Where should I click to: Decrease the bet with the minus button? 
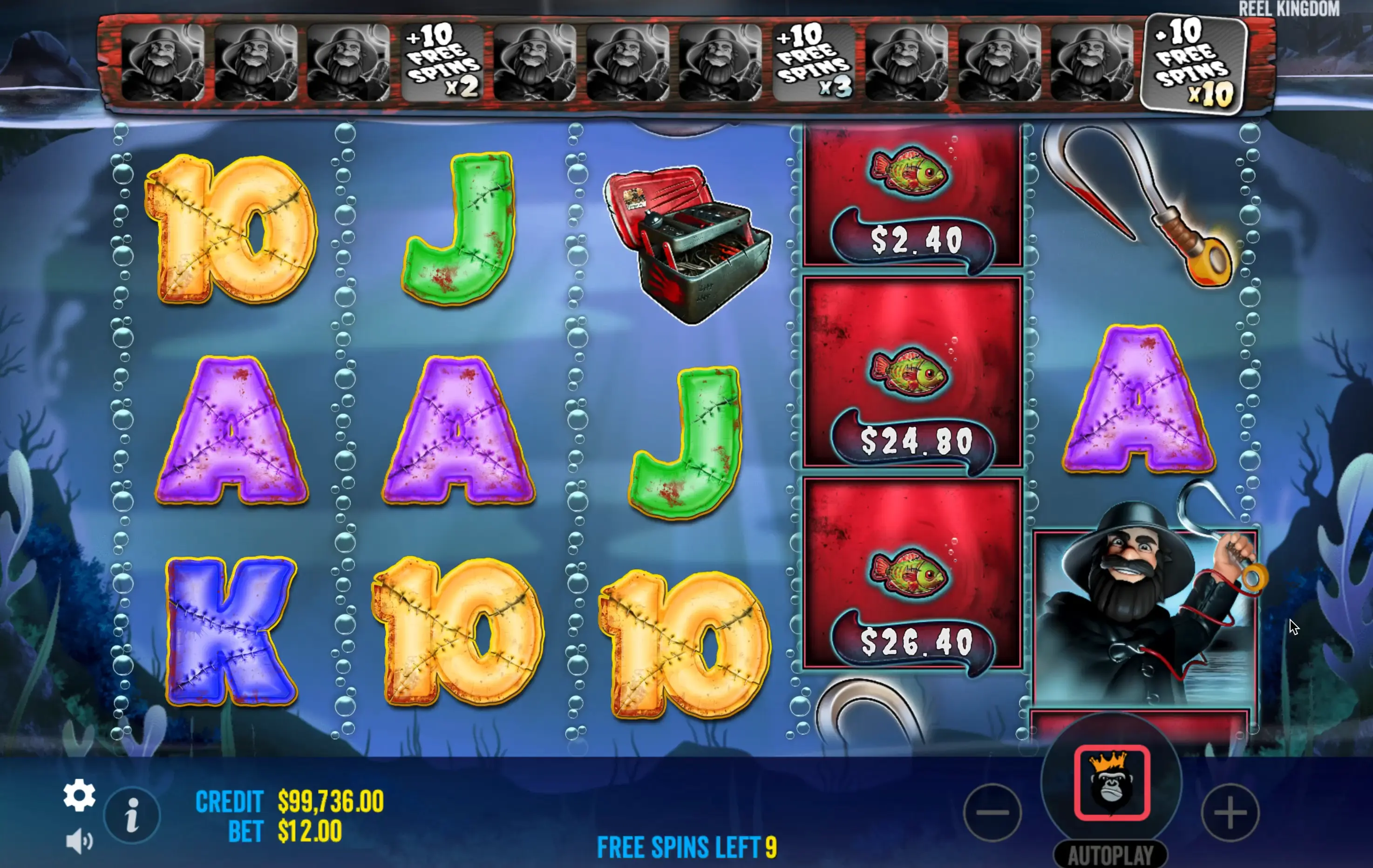pyautogui.click(x=992, y=812)
